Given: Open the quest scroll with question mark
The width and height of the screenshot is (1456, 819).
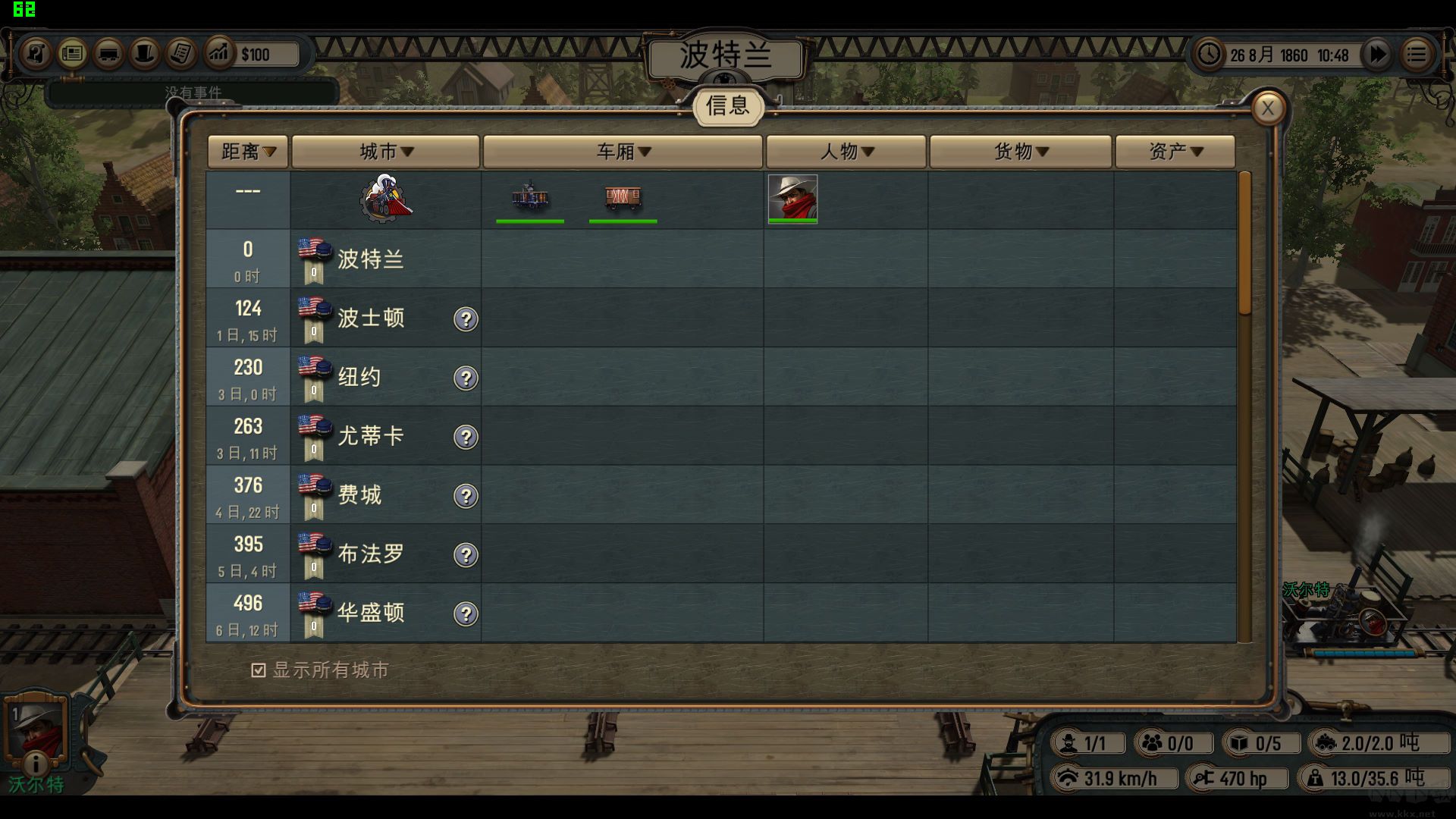Looking at the screenshot, I should [x=36, y=54].
